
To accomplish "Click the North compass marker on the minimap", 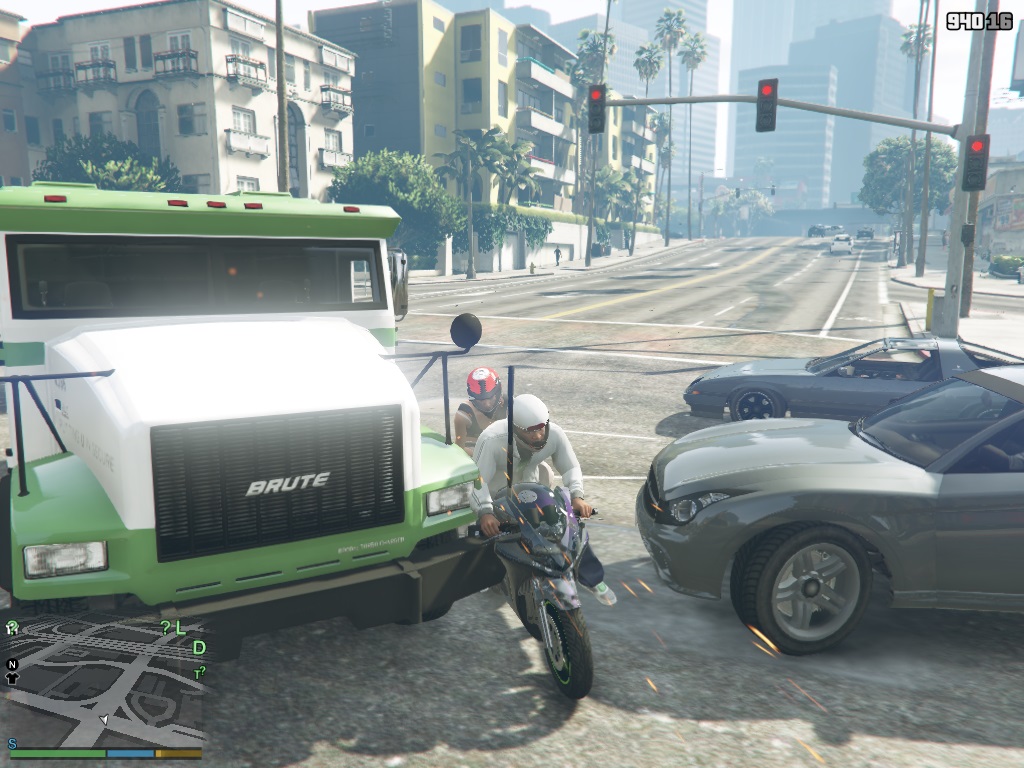I will pyautogui.click(x=12, y=663).
